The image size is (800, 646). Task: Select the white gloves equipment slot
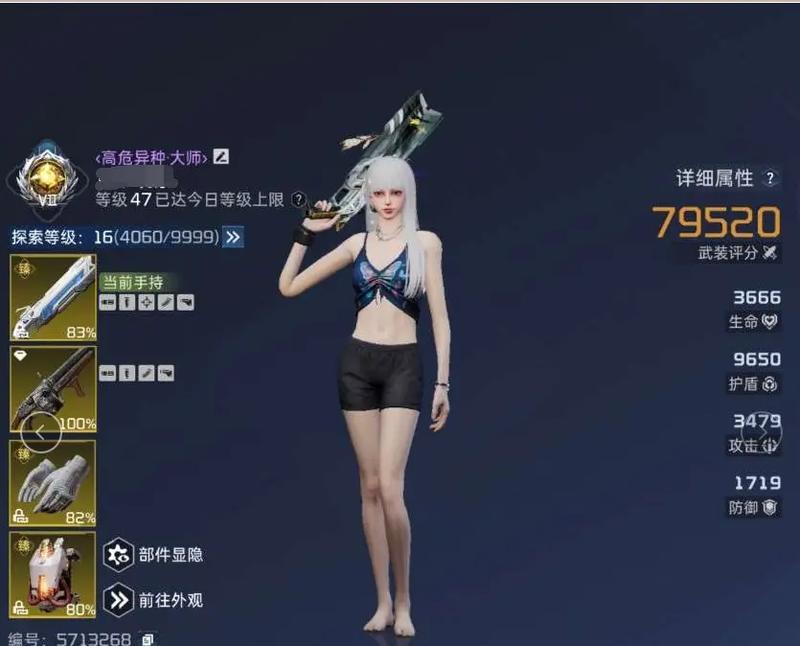pyautogui.click(x=53, y=483)
